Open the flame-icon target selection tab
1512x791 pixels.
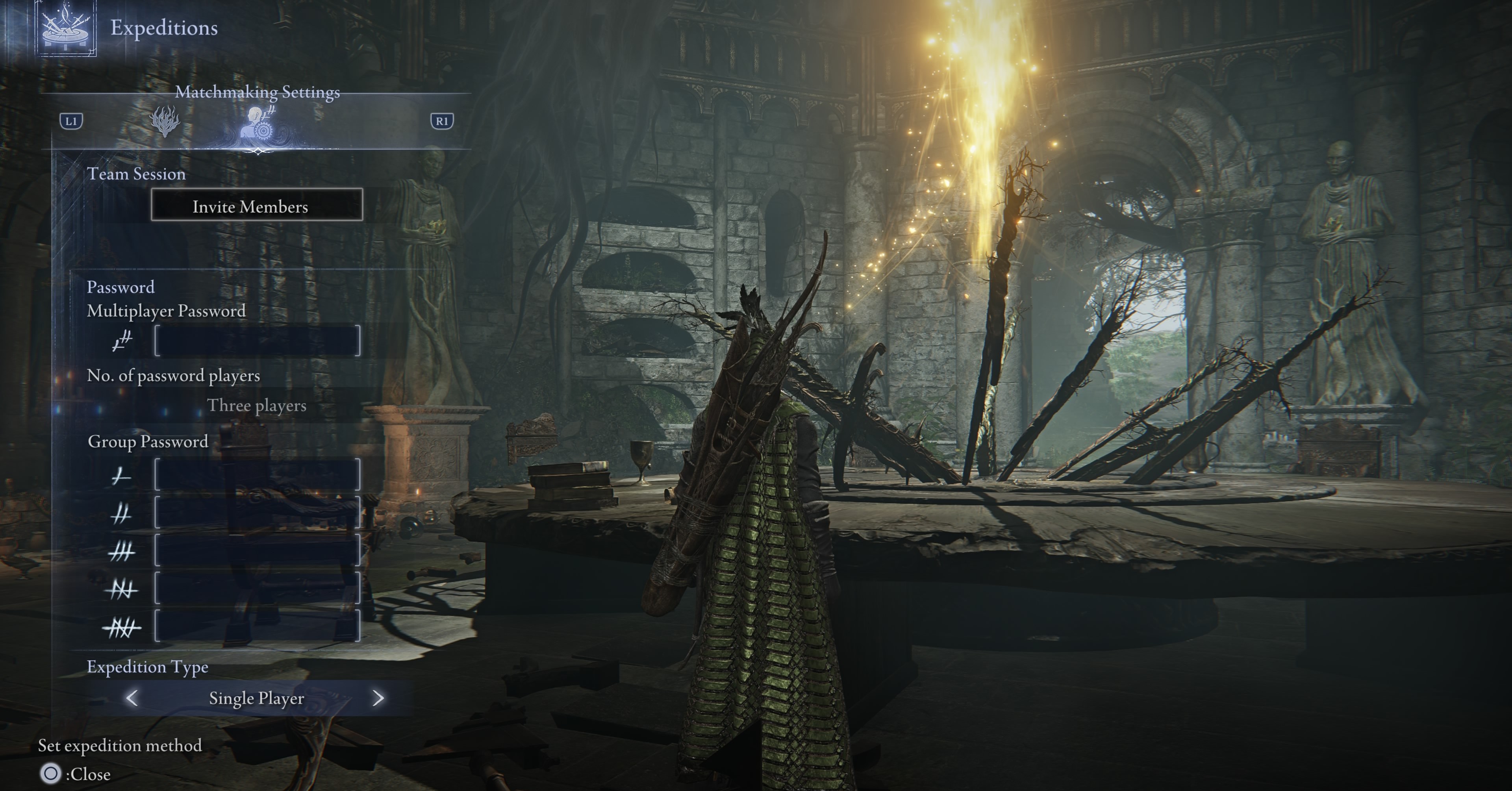[165, 121]
